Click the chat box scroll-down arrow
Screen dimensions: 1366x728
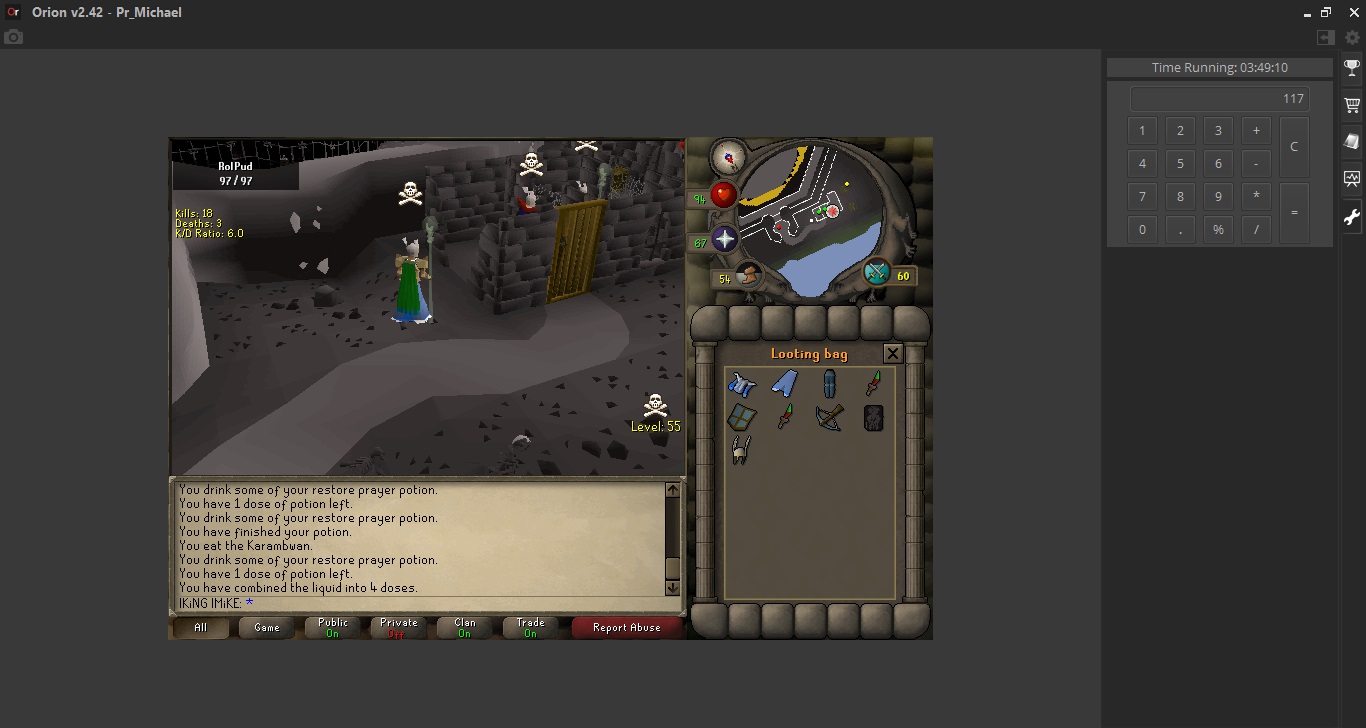(x=672, y=588)
